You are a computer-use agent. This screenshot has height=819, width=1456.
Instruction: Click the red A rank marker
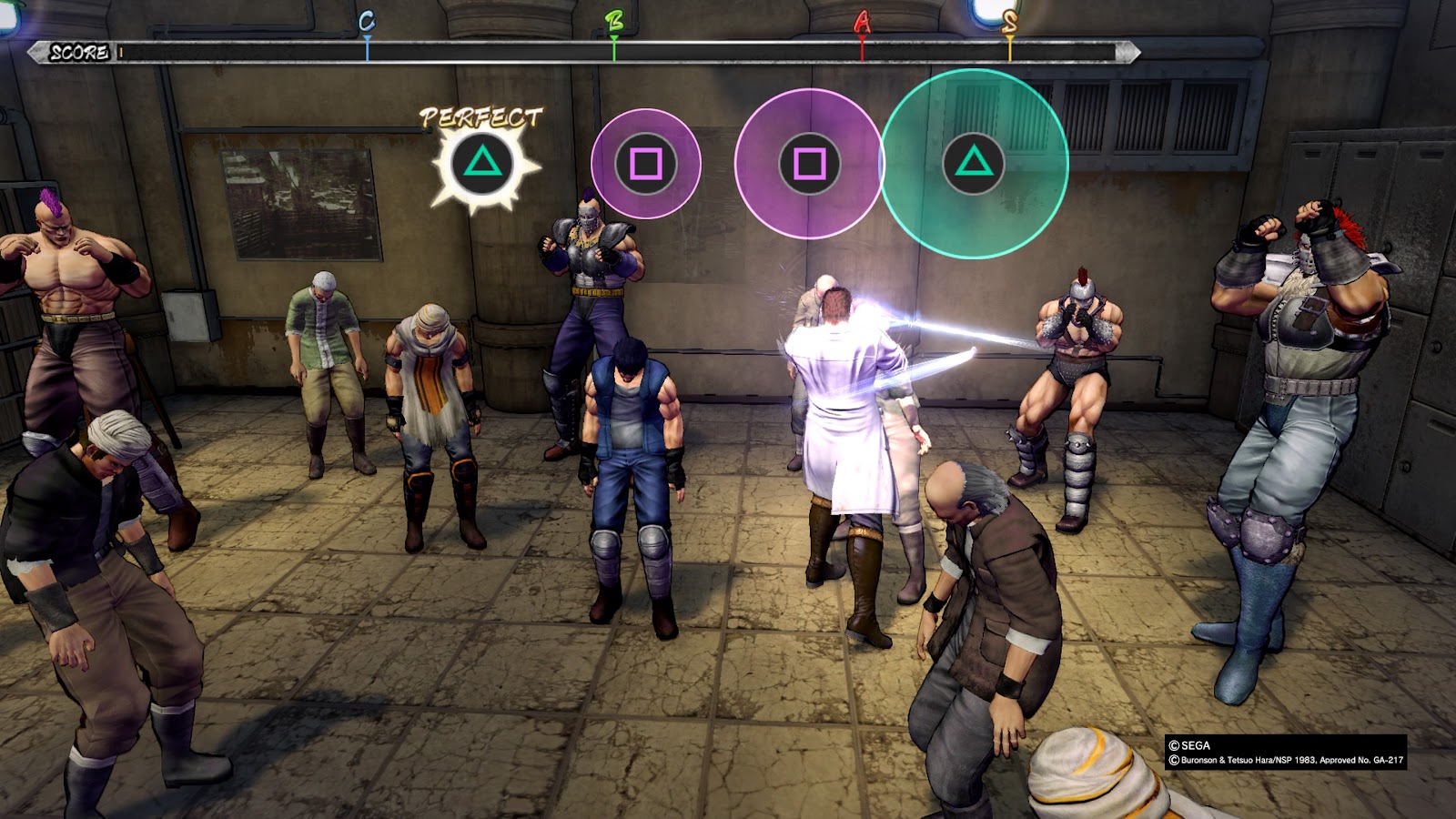pos(862,24)
